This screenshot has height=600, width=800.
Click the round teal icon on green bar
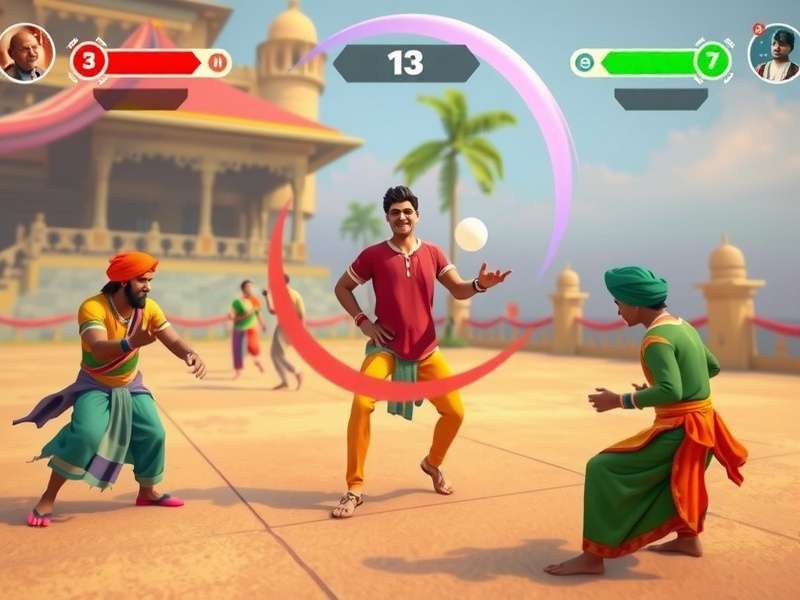click(584, 62)
